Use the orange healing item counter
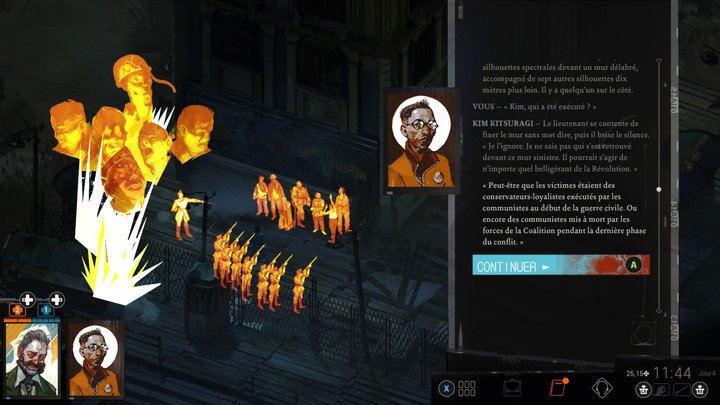Screen dimensions: 720x405 pyautogui.click(x=17, y=310)
